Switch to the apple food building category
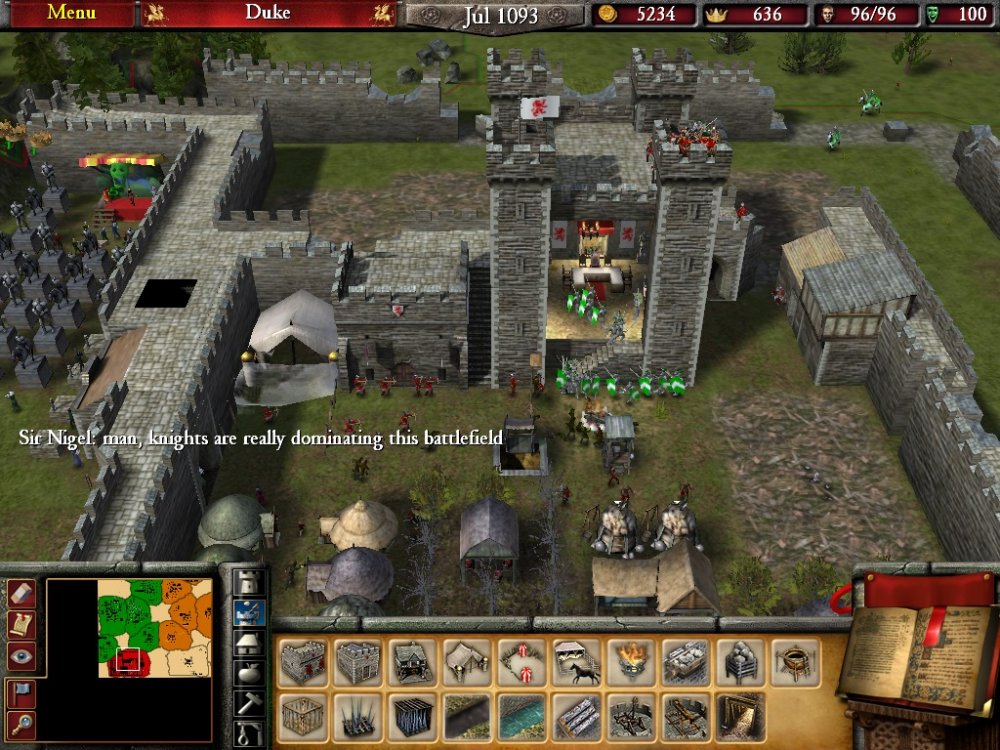This screenshot has width=1000, height=750. point(248,672)
